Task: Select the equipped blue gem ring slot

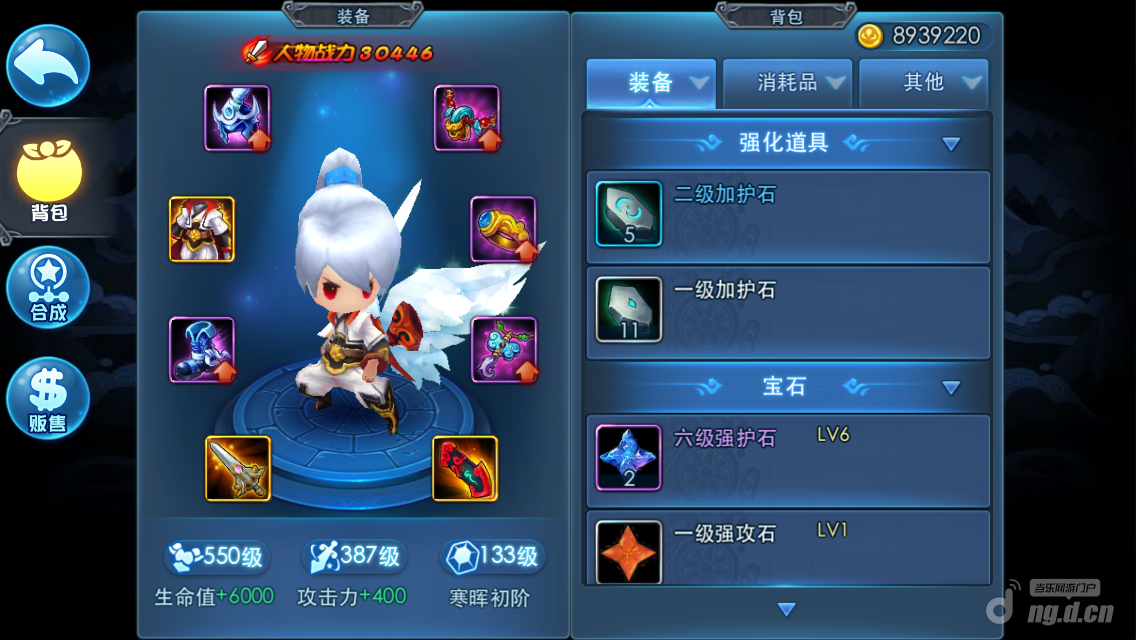Action: (503, 229)
